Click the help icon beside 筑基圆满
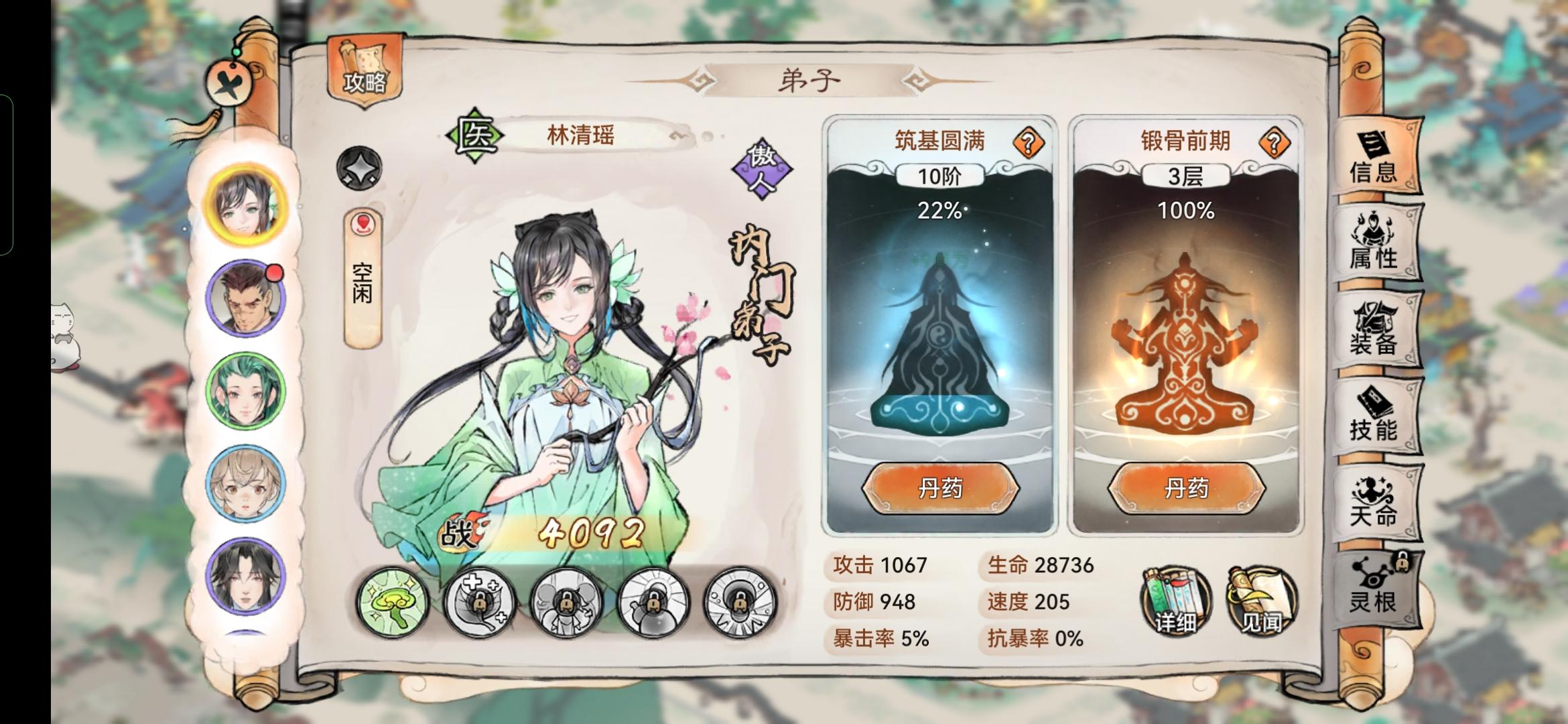 [x=1030, y=143]
